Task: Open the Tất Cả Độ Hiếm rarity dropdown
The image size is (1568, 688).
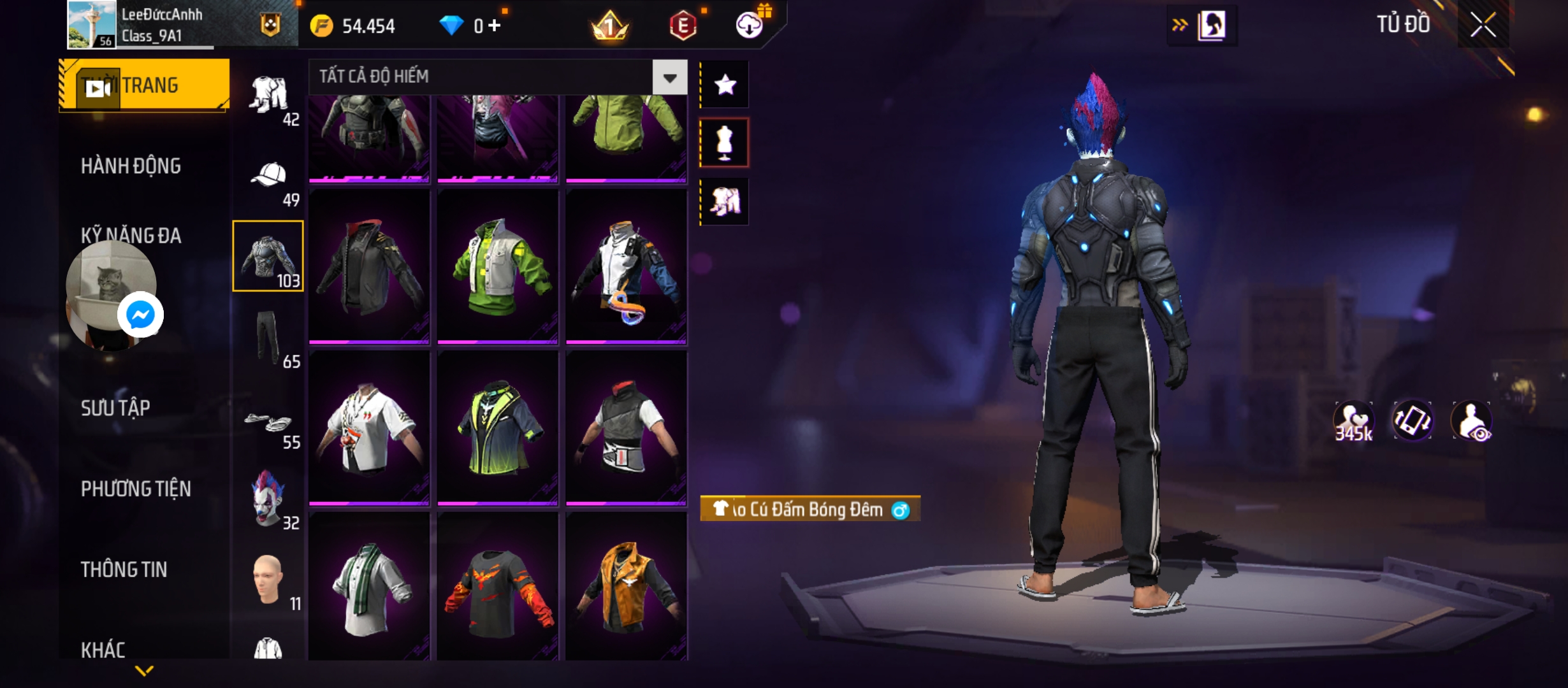Action: click(x=669, y=78)
